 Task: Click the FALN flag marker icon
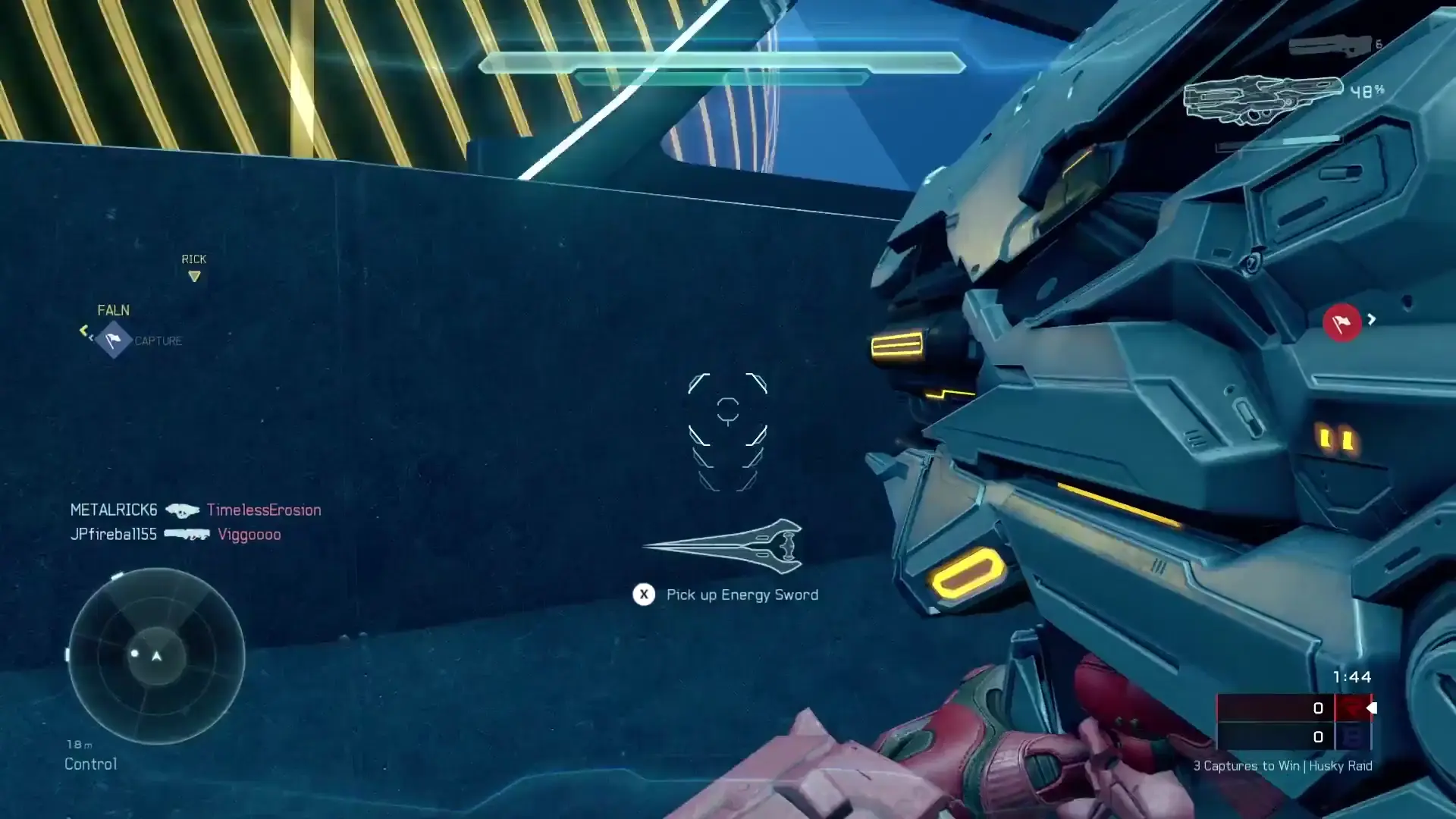(x=112, y=339)
